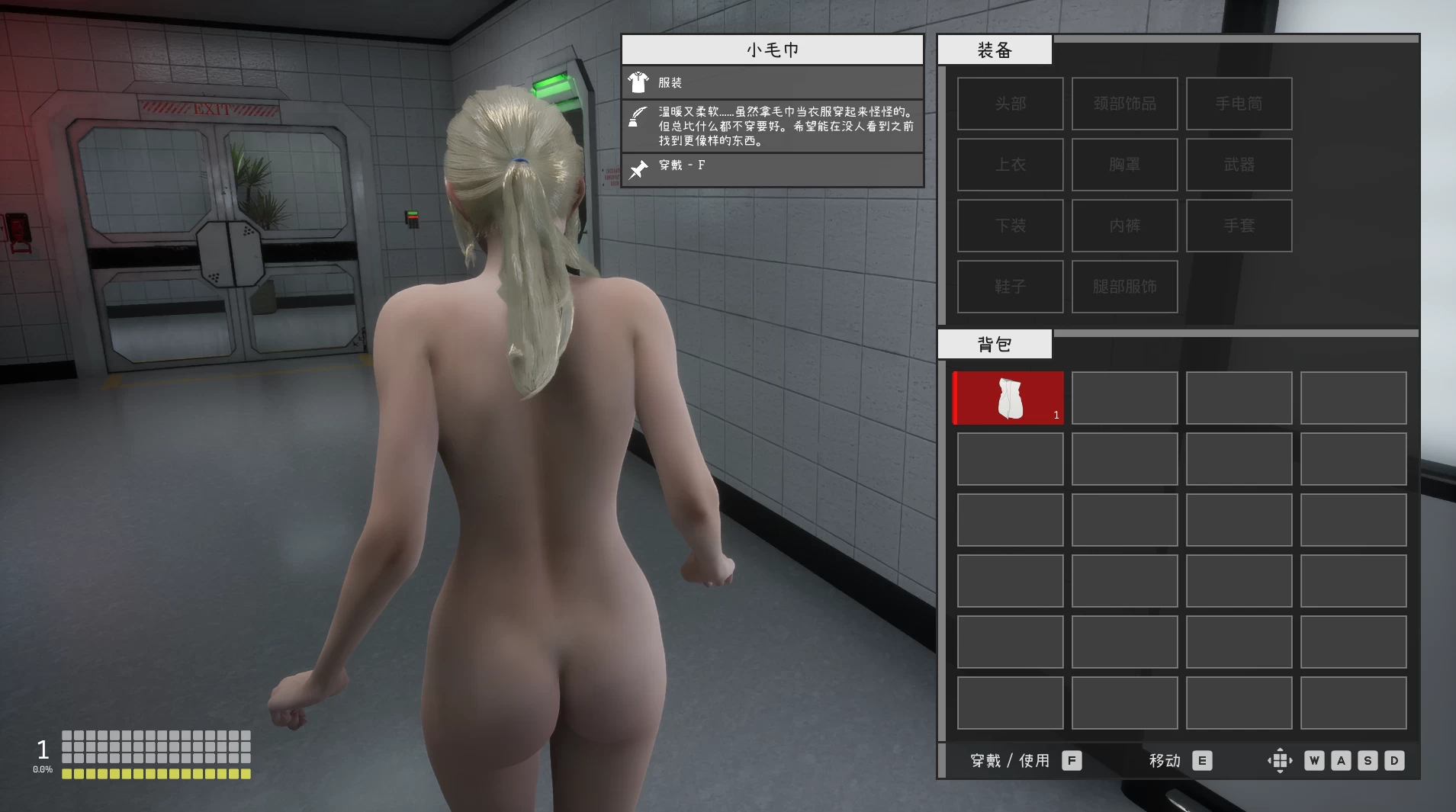Click the 手电筒 flashlight slot
This screenshot has height=812, width=1456.
tap(1238, 104)
